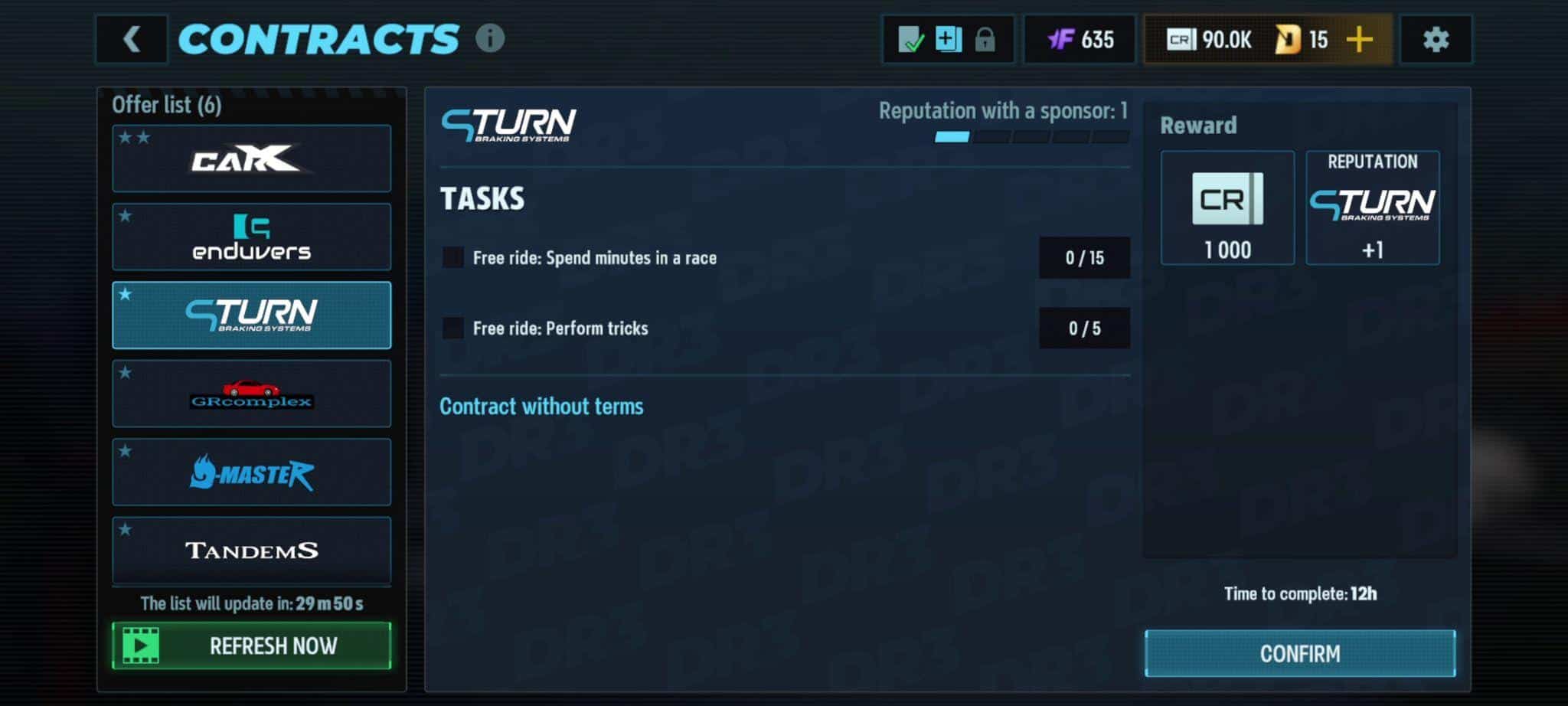Select the Turn Braking Systems offer

pyautogui.click(x=251, y=315)
